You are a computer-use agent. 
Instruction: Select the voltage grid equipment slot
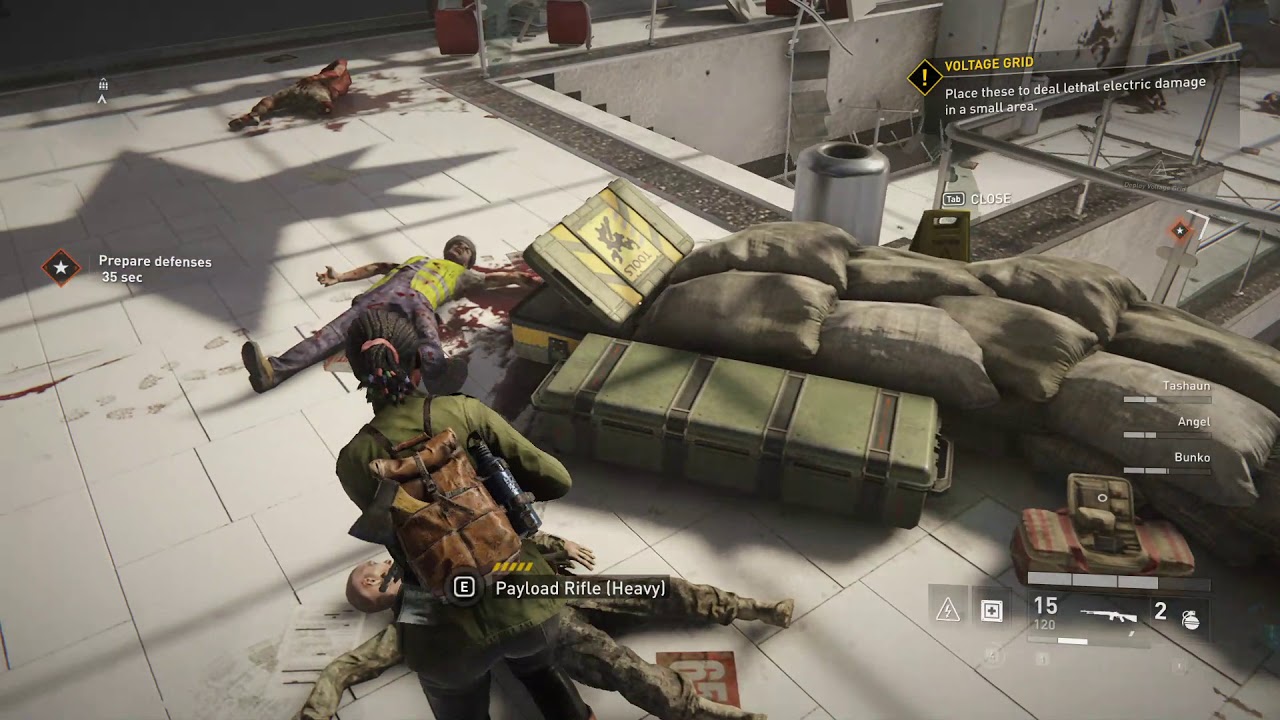[948, 612]
